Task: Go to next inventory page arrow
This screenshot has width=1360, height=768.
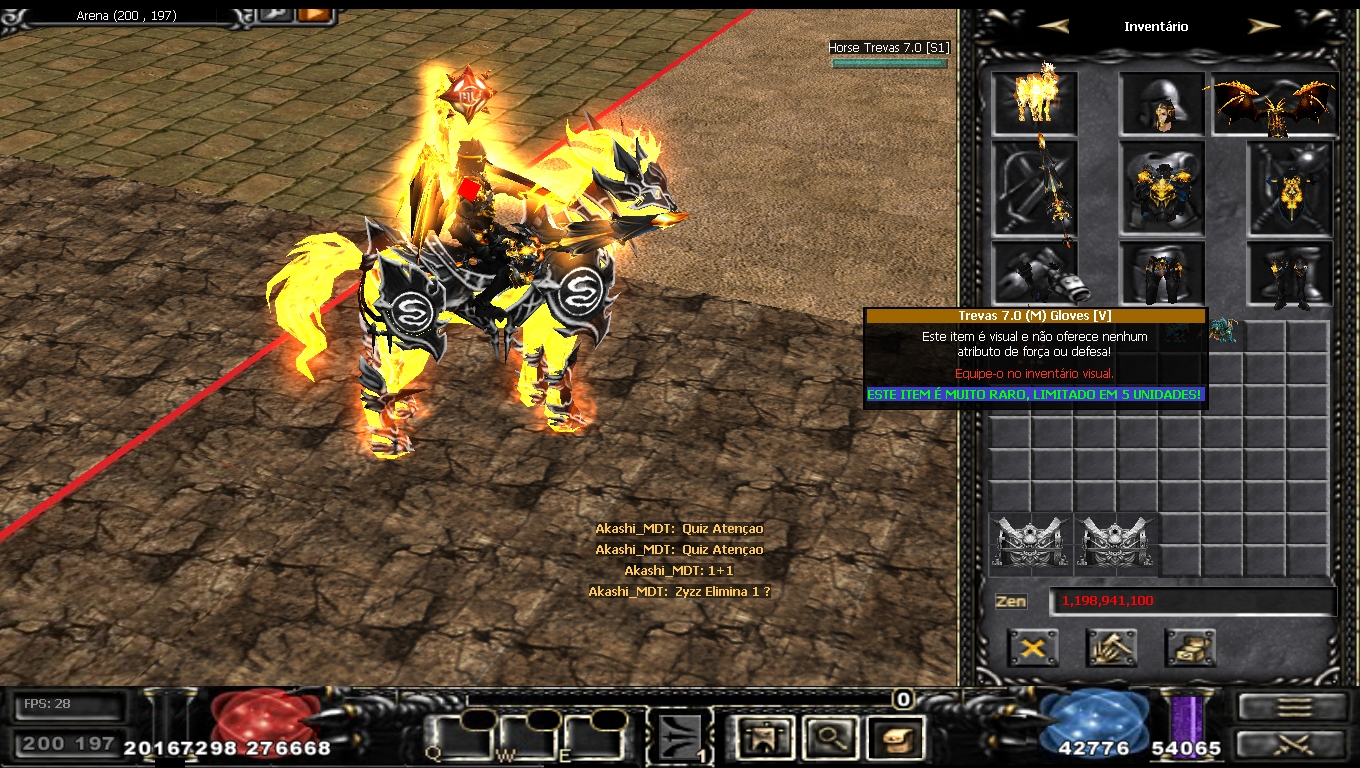Action: pyautogui.click(x=1264, y=27)
